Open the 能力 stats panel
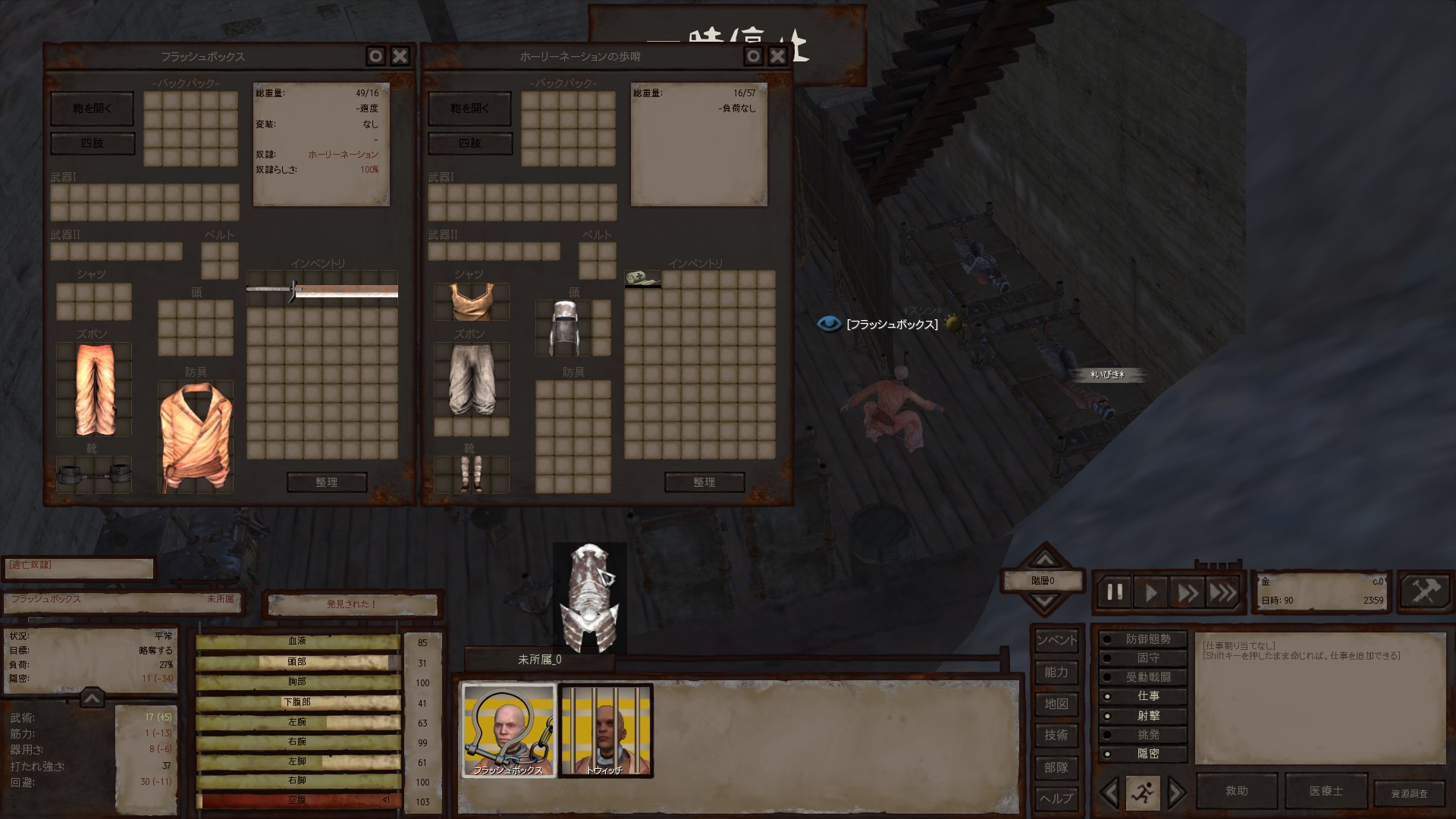1456x819 pixels. (x=1056, y=672)
